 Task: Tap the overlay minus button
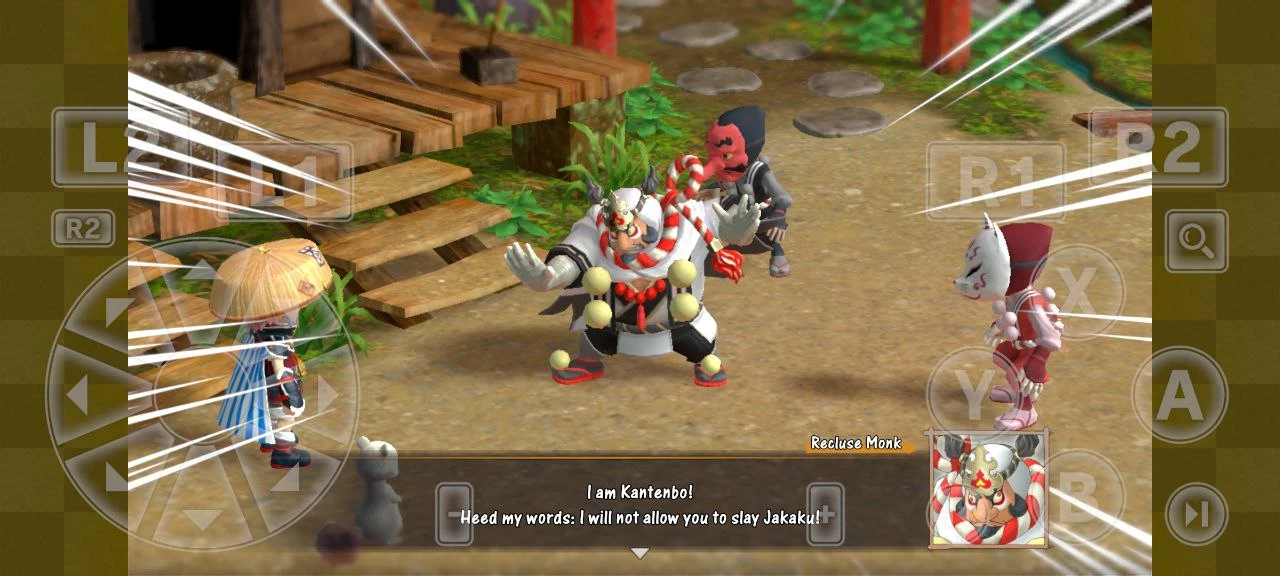454,515
